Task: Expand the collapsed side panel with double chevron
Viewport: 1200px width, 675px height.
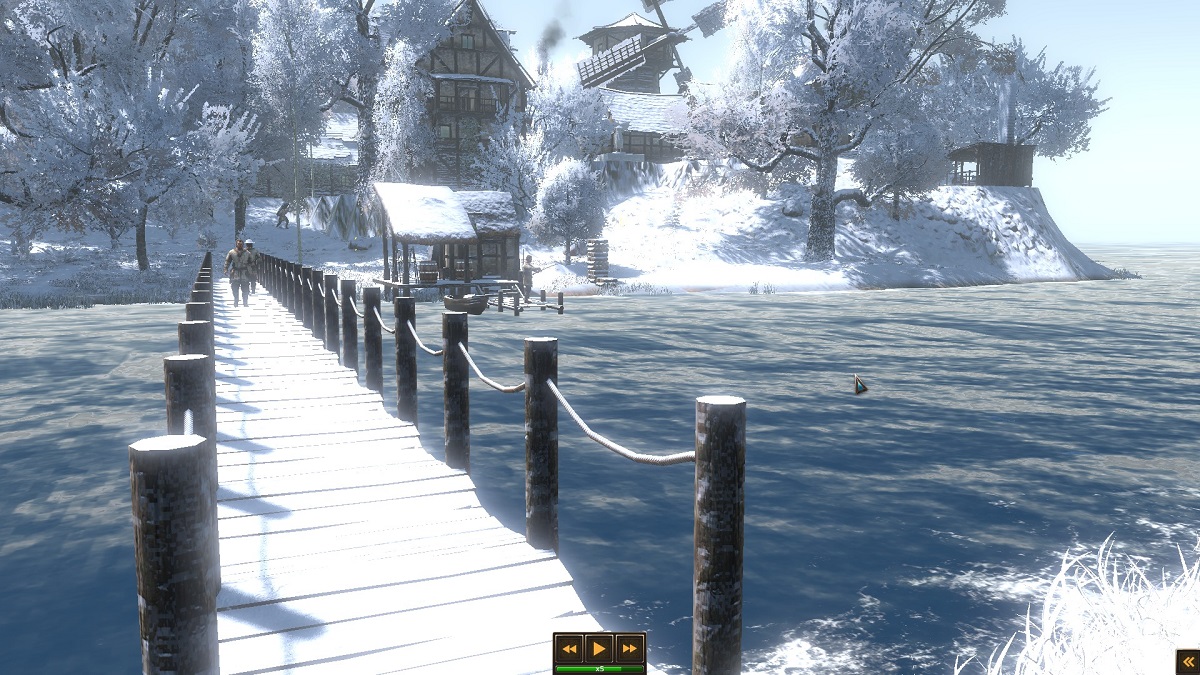Action: [x=1188, y=660]
